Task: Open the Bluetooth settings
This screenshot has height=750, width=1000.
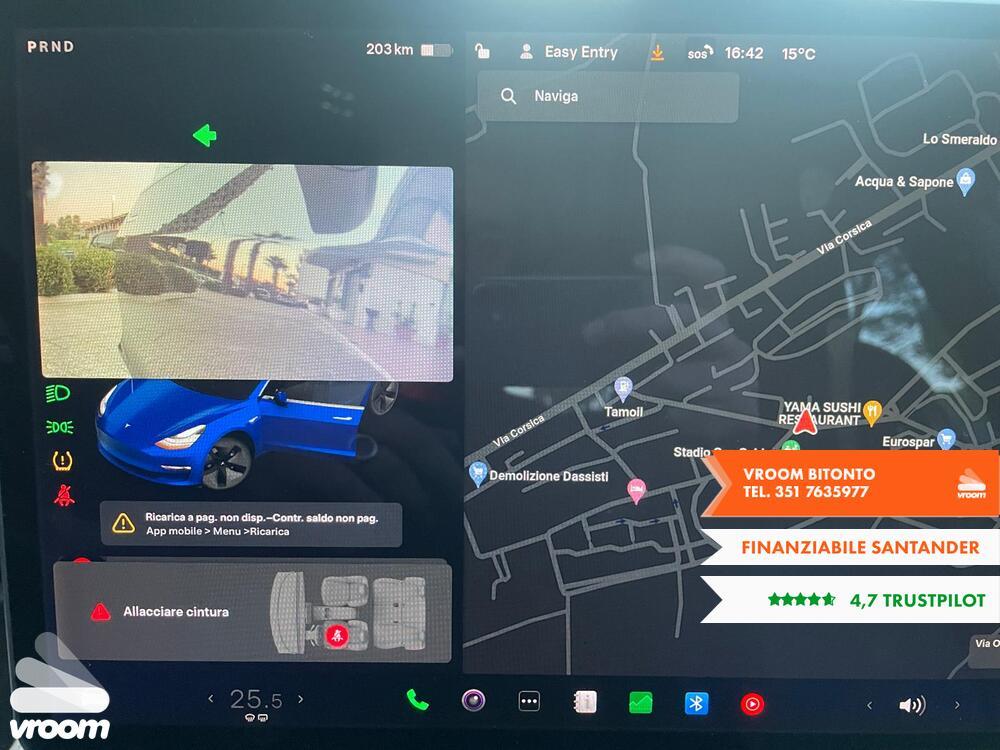Action: (696, 703)
